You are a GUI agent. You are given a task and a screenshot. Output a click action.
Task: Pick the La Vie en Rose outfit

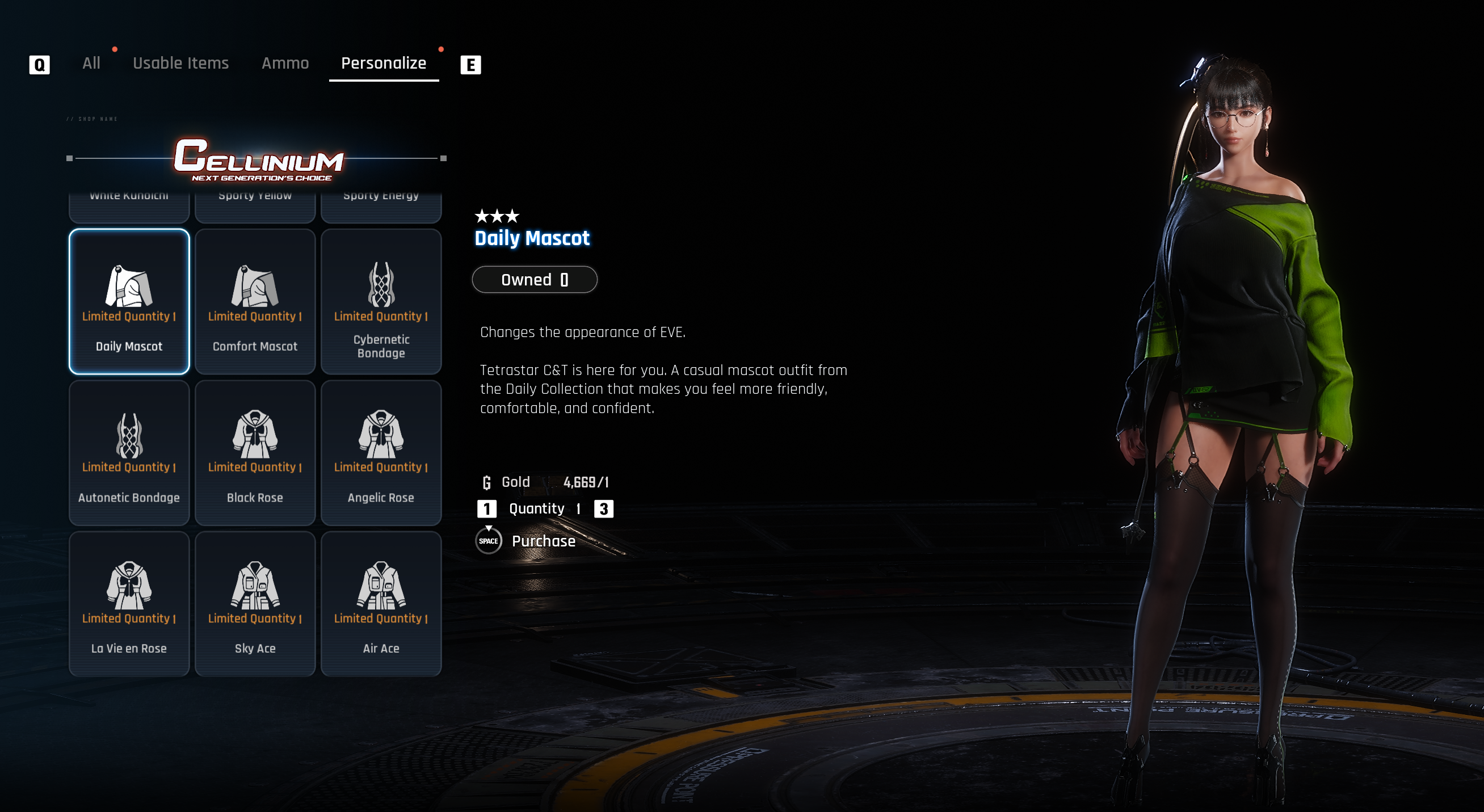point(129,604)
